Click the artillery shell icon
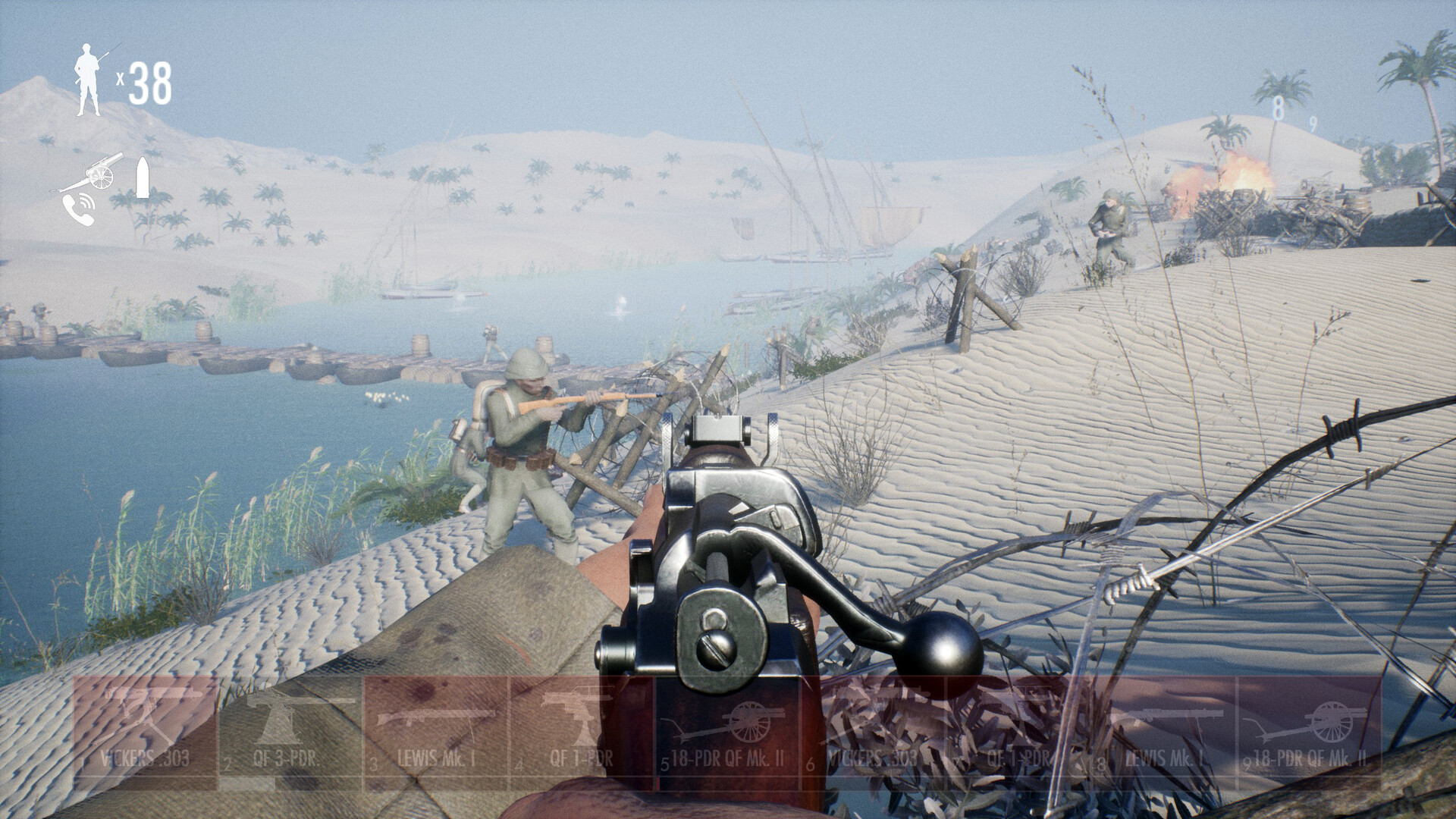 click(142, 178)
